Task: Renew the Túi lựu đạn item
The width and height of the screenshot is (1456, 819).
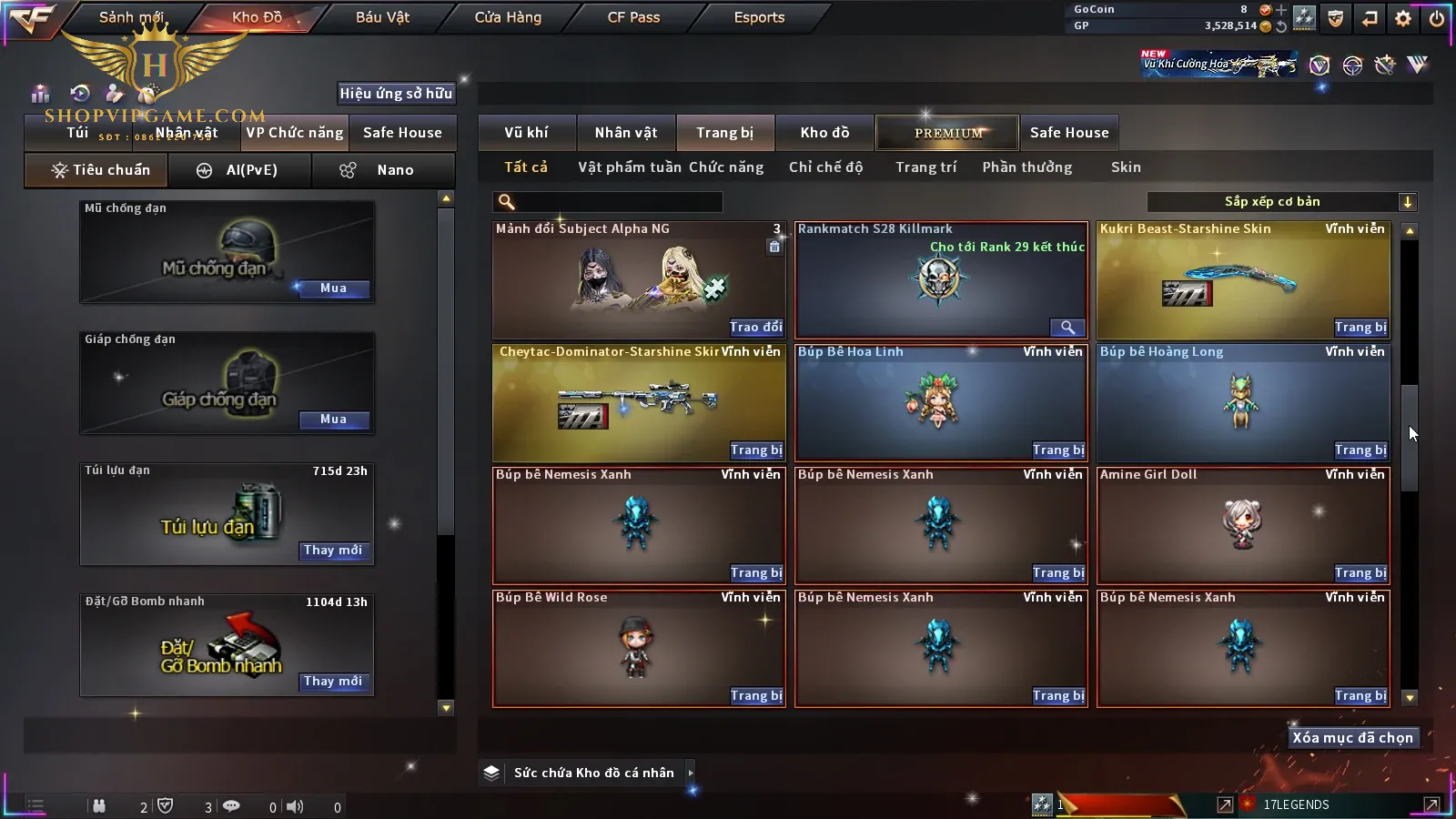Action: pos(333,551)
